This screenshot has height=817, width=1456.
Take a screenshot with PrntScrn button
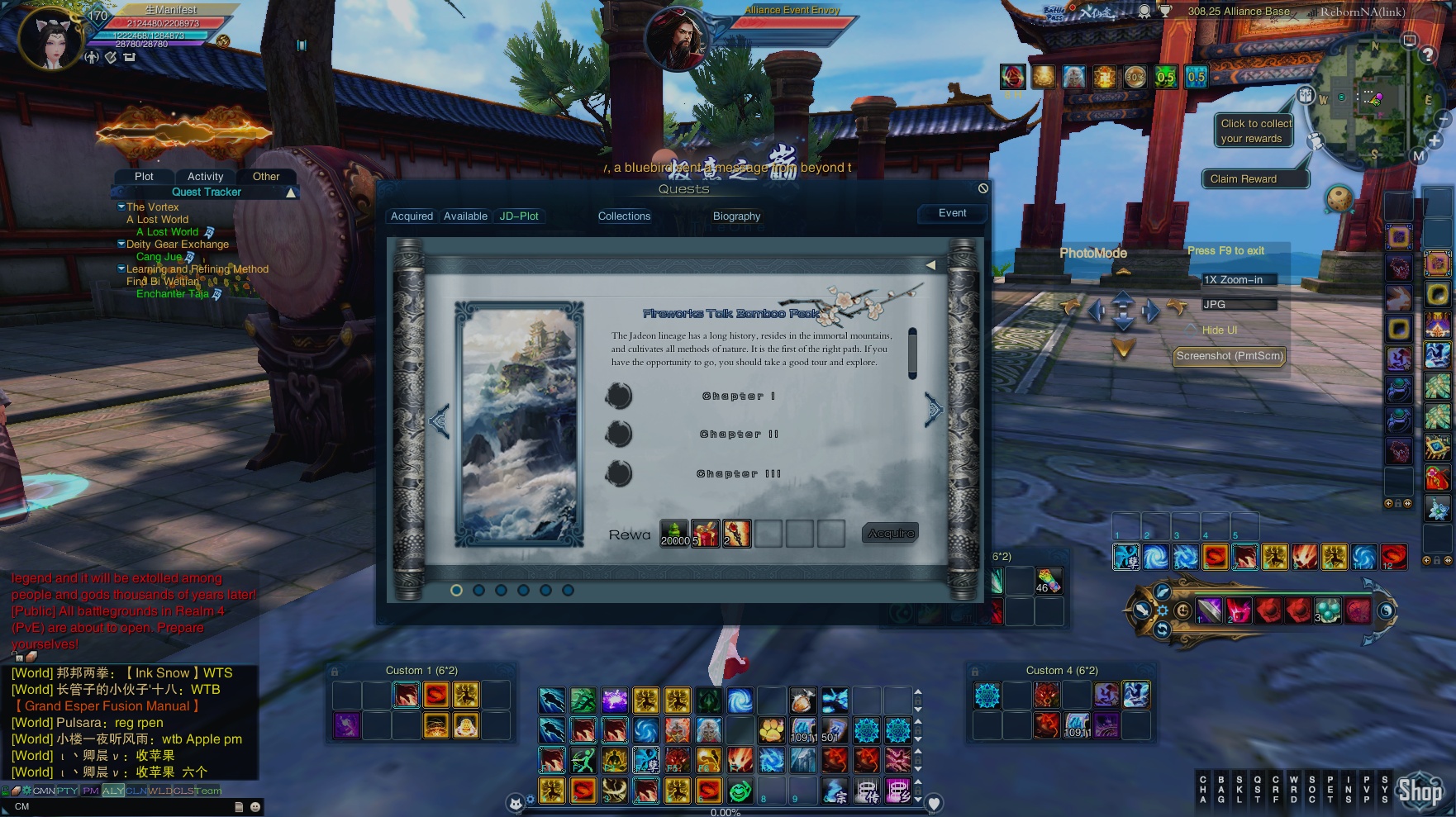pos(1230,356)
